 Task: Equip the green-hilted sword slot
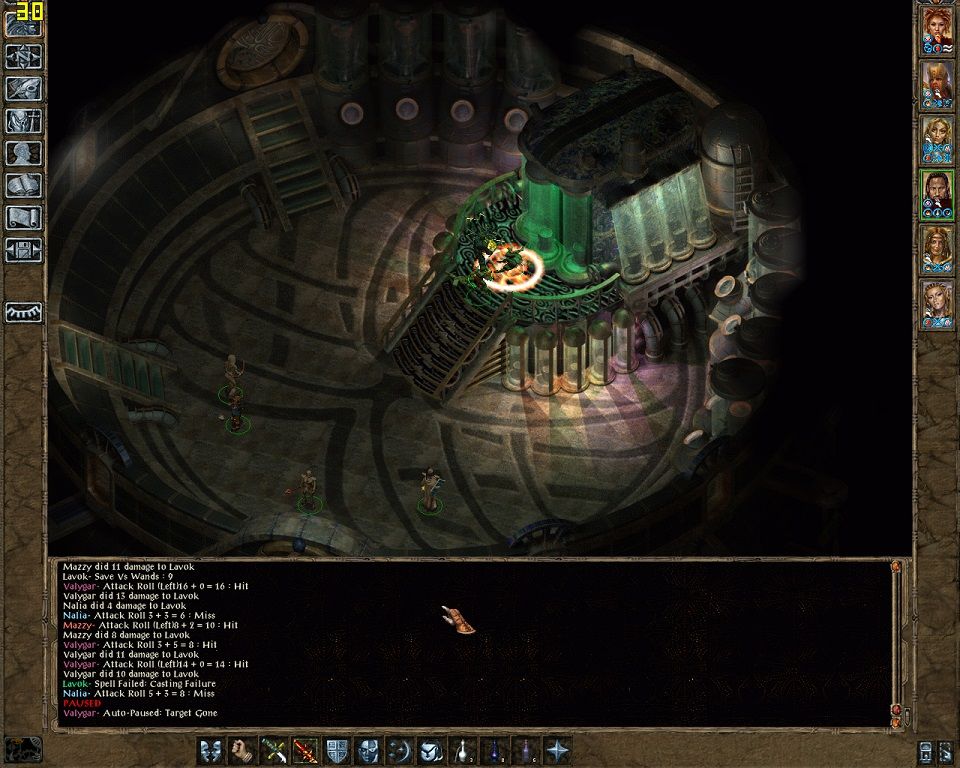tap(273, 749)
